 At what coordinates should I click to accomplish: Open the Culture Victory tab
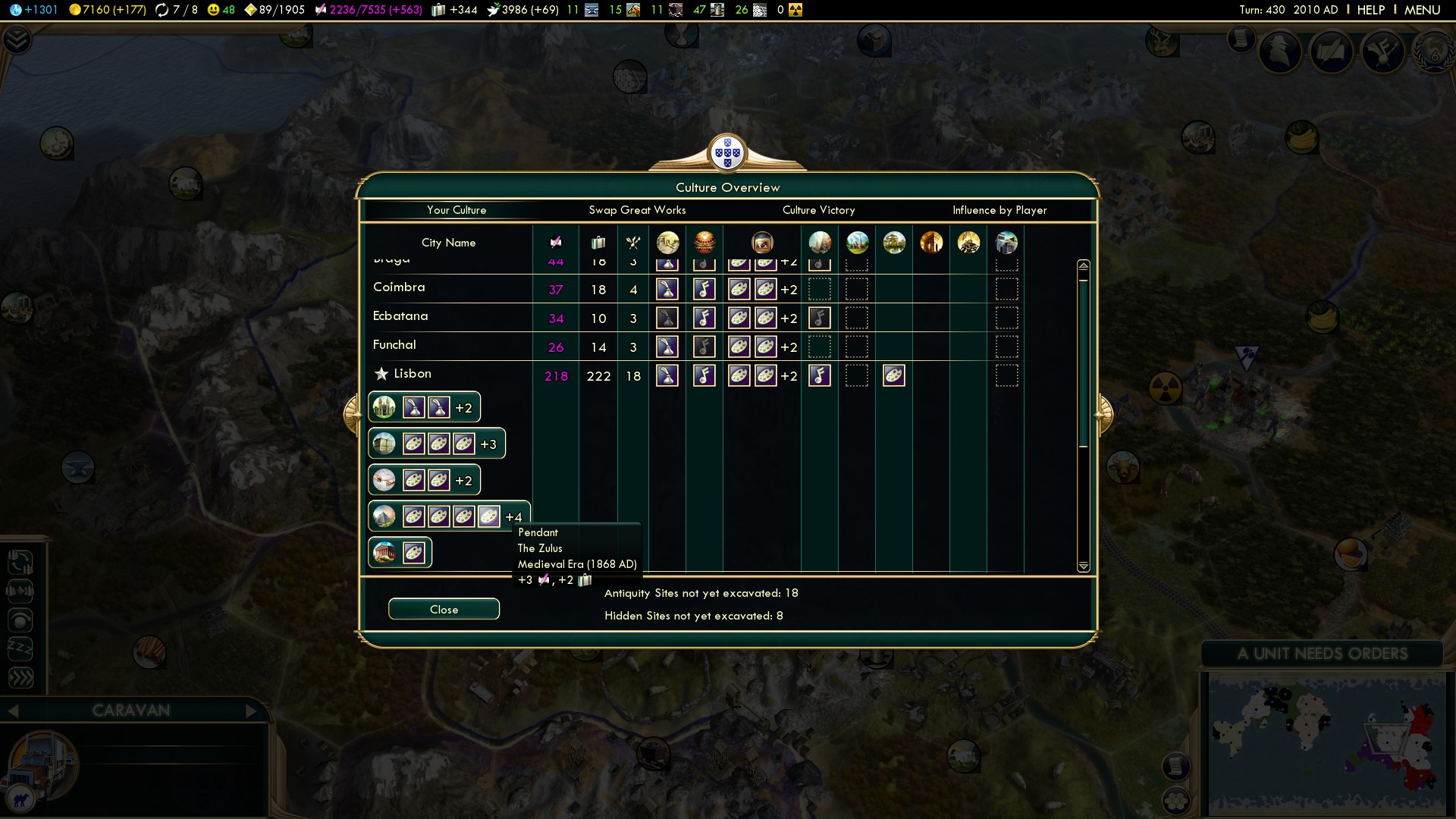coord(818,210)
